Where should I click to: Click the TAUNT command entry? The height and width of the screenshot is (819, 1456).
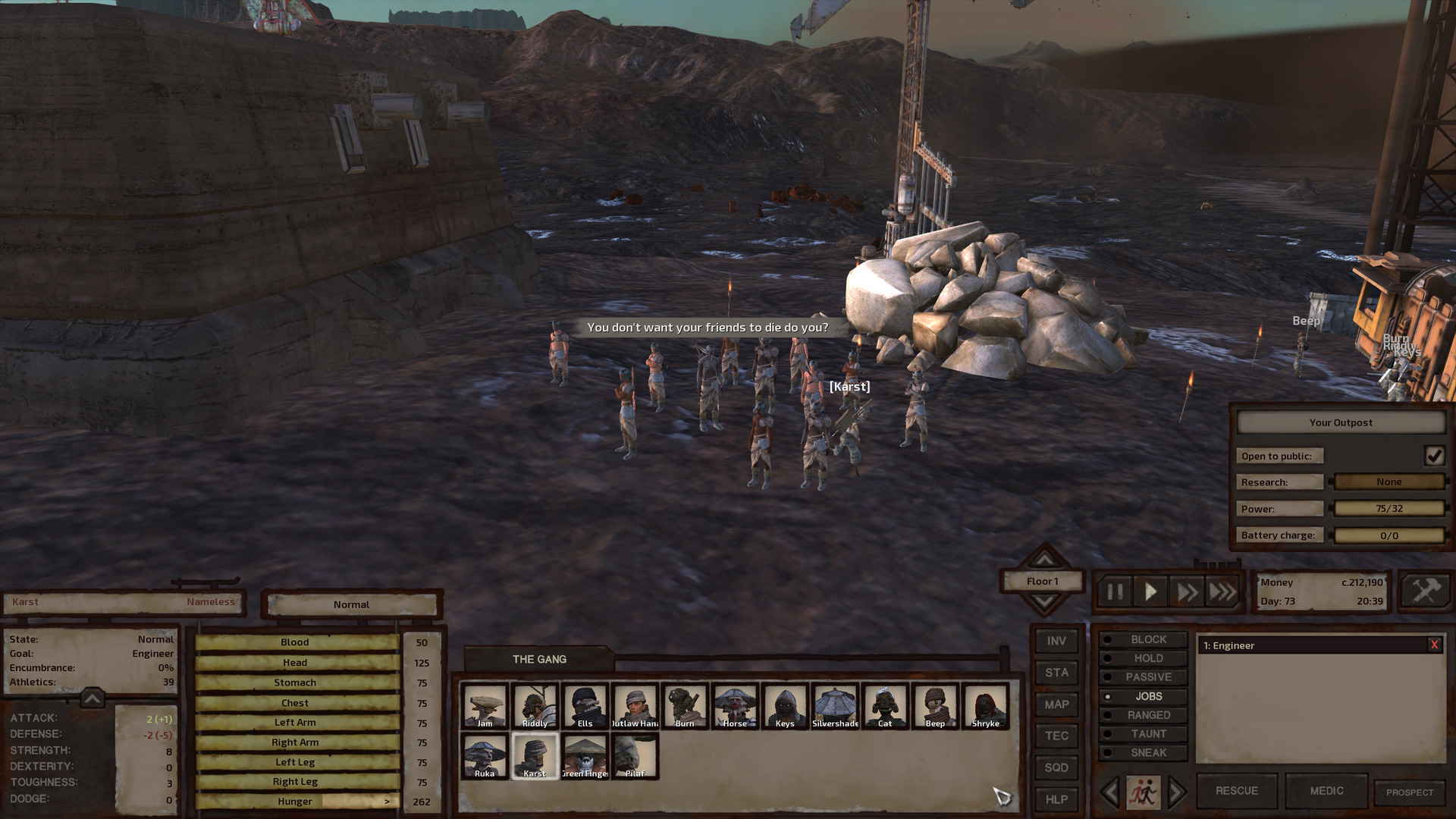pyautogui.click(x=1144, y=733)
